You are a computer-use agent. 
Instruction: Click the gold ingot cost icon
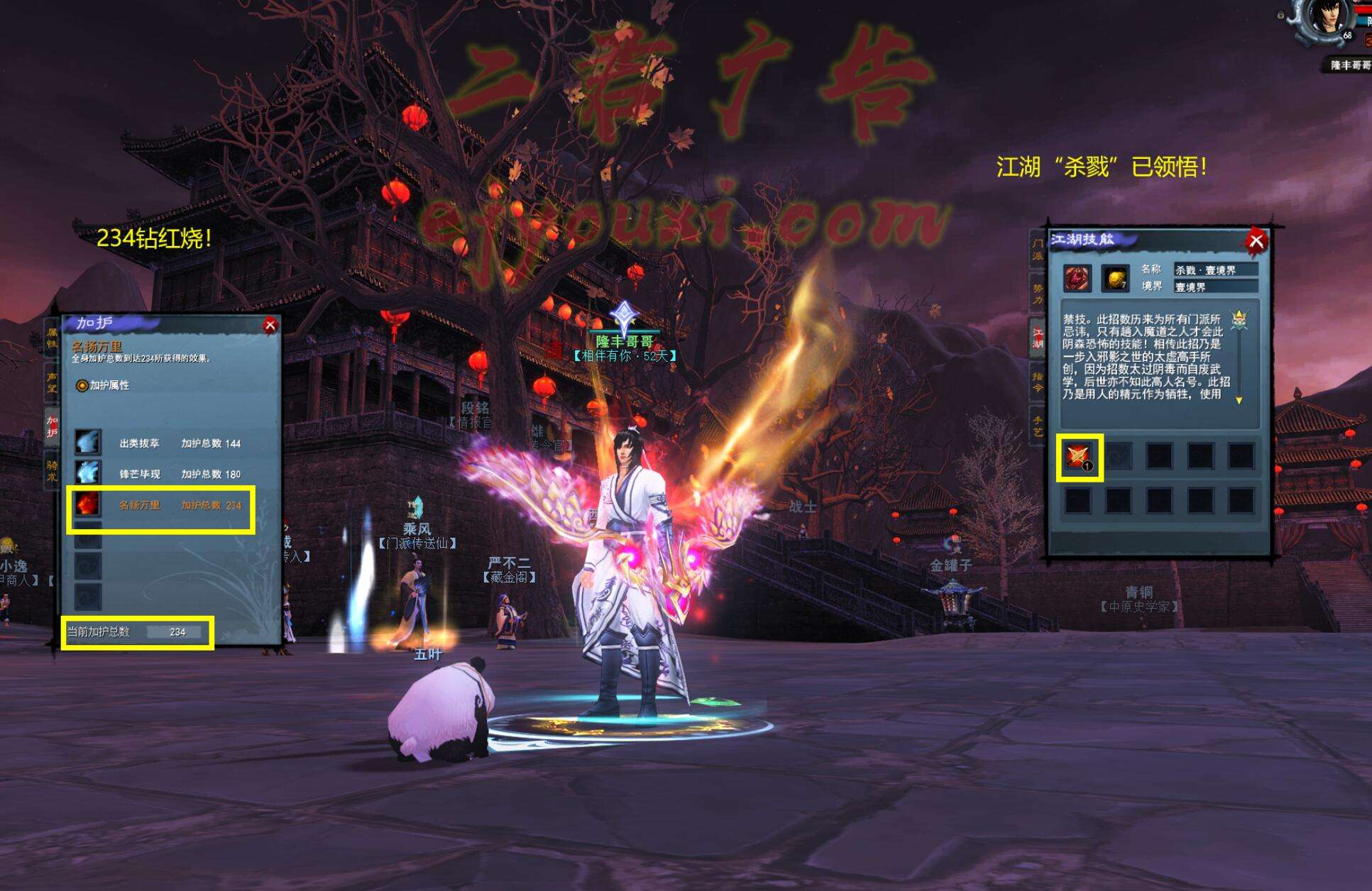(x=1115, y=278)
